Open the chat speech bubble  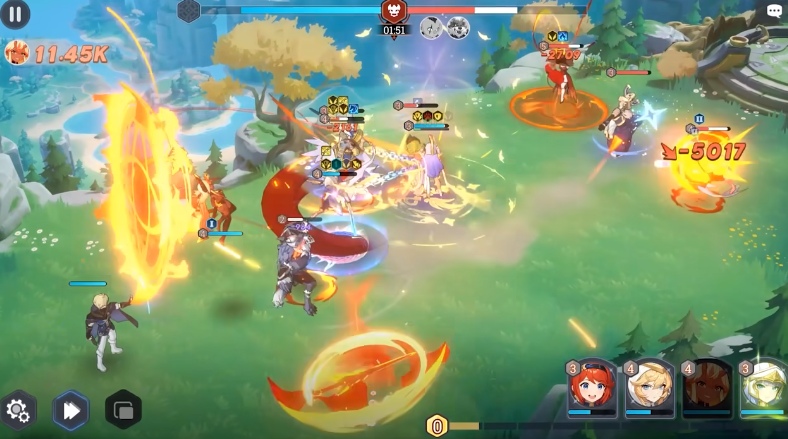(x=774, y=11)
